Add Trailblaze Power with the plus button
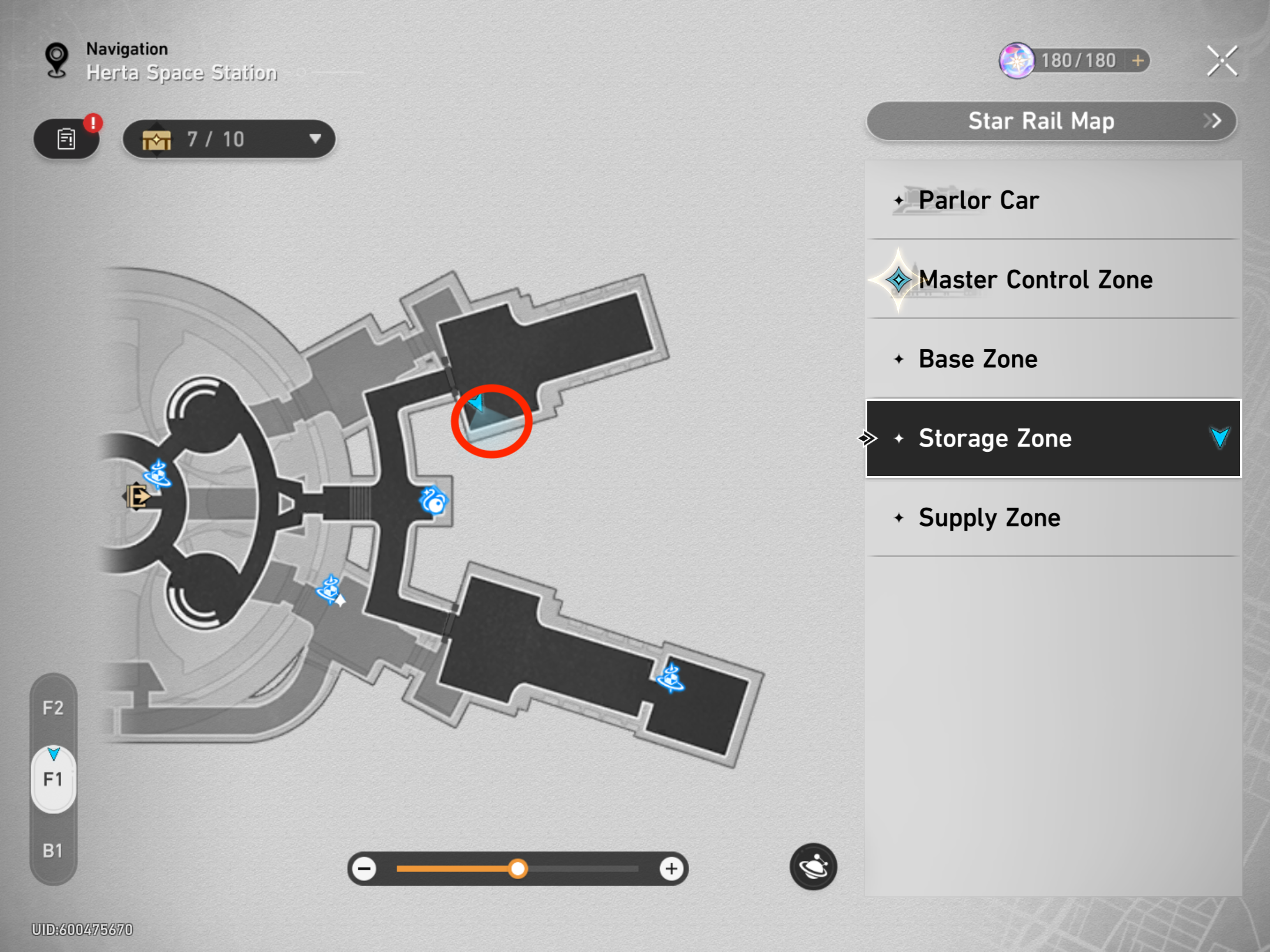This screenshot has height=952, width=1270. 1138,61
